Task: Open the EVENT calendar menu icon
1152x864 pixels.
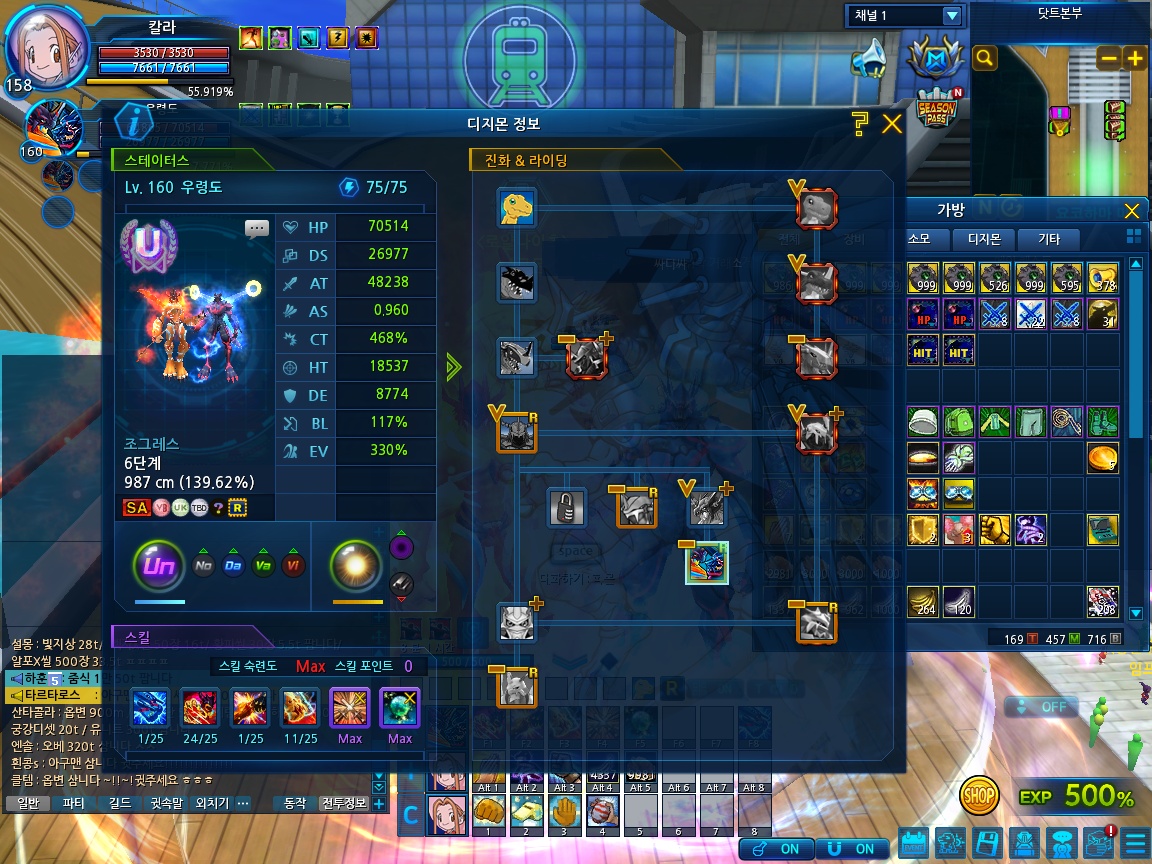Action: [x=913, y=843]
